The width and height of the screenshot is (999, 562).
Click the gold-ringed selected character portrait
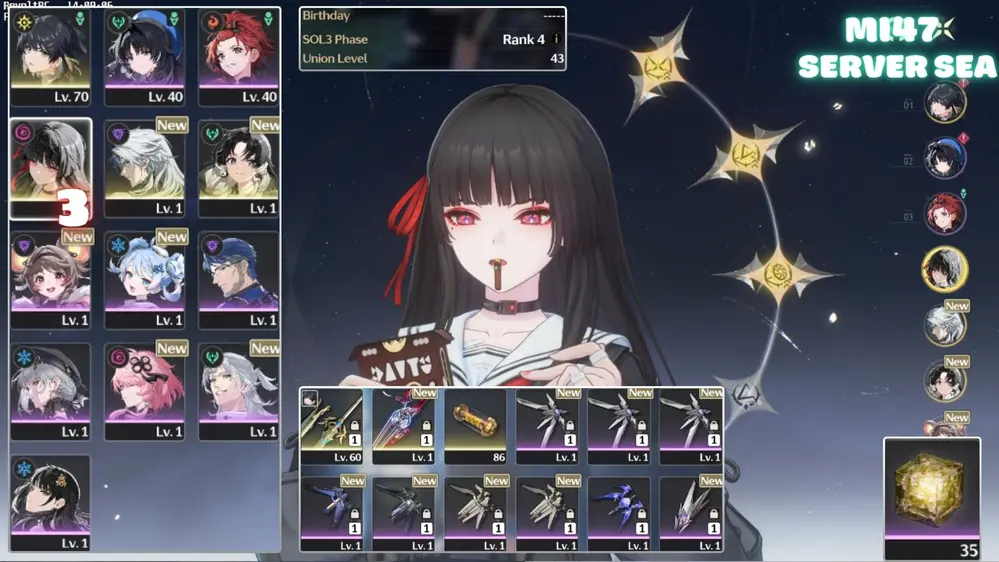[944, 270]
